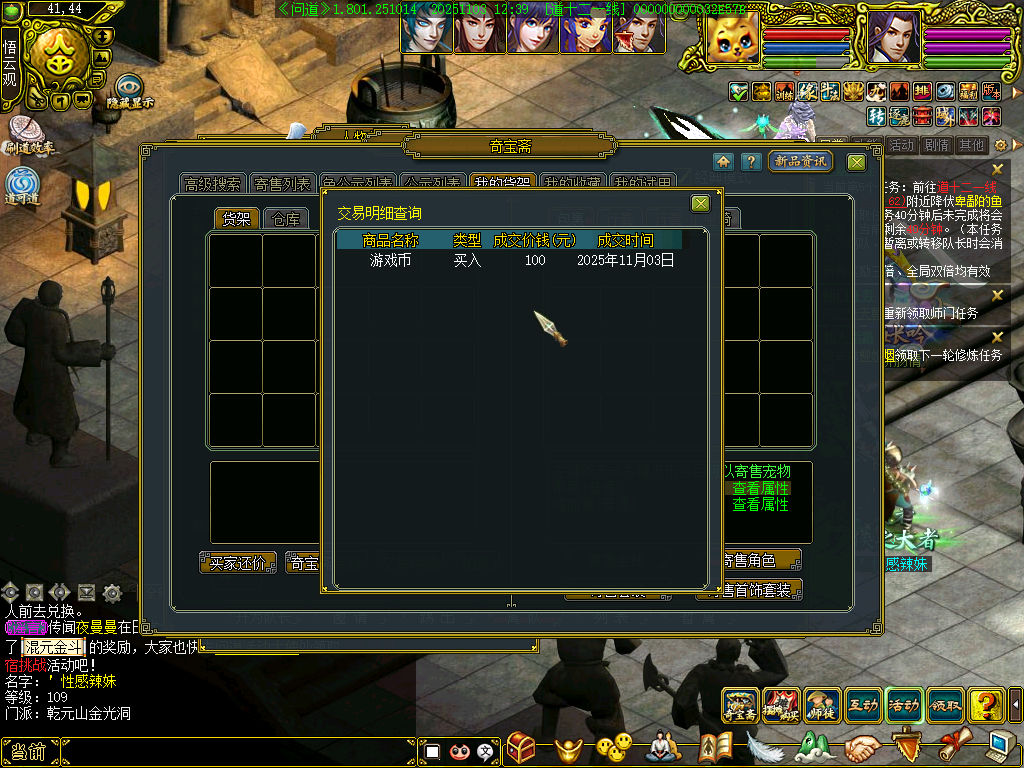Open the 活动 events button in bottom bar
Viewport: 1024px width, 768px height.
(904, 705)
